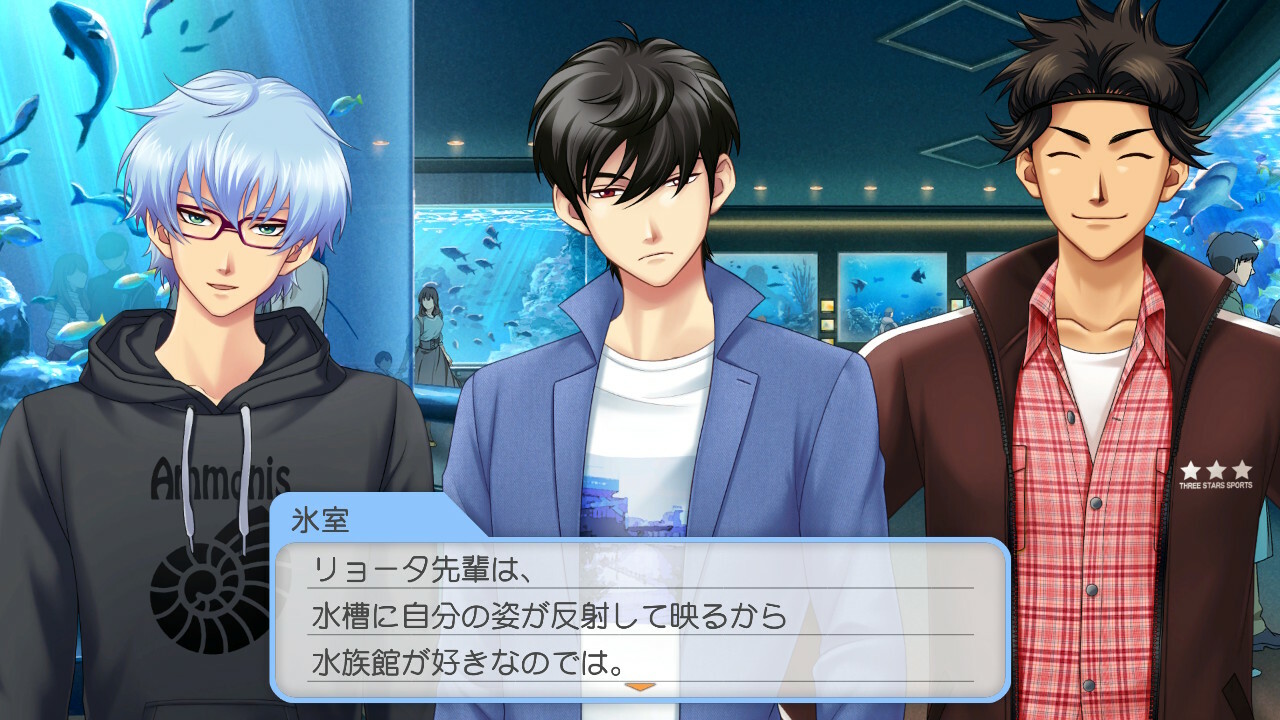Click the orange continue arrow indicator
This screenshot has height=720, width=1280.
[x=639, y=687]
